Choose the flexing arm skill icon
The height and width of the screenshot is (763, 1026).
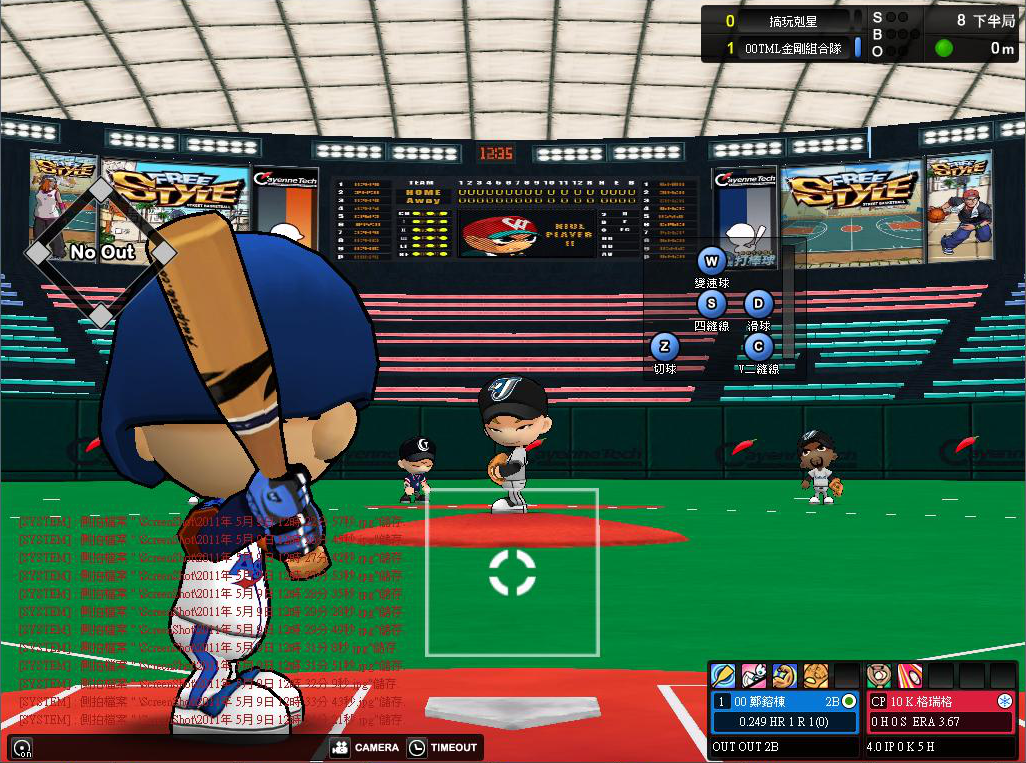pos(785,675)
